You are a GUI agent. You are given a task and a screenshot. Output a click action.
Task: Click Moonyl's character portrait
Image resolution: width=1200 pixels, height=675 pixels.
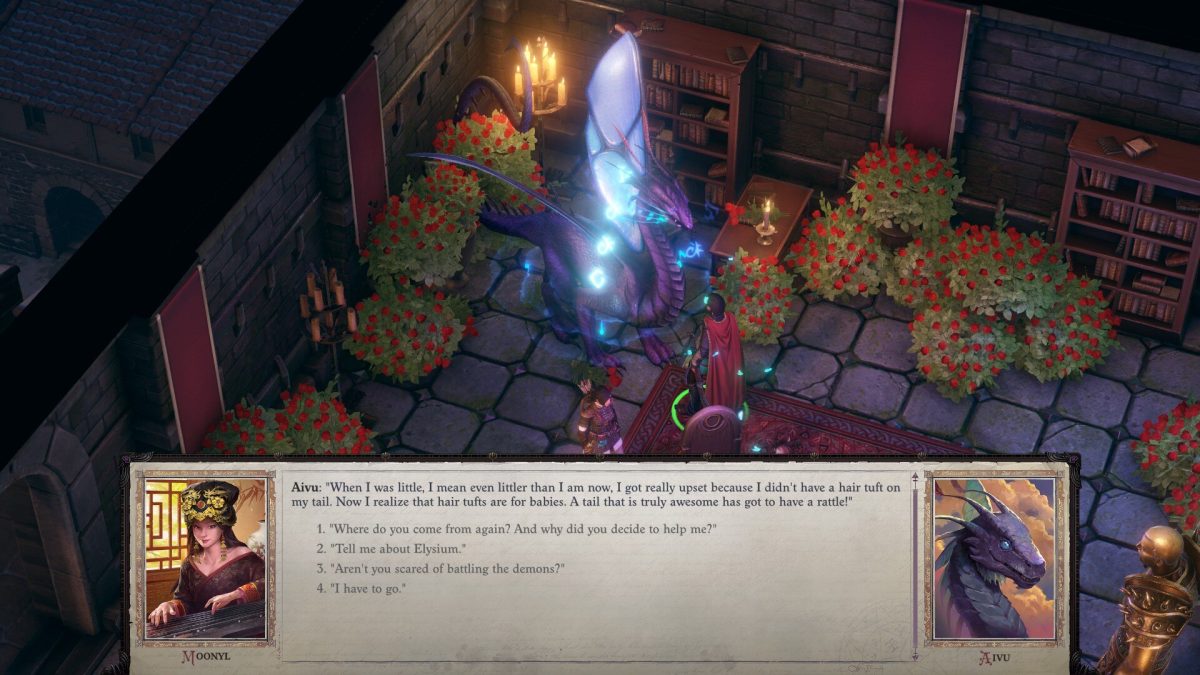[x=205, y=557]
